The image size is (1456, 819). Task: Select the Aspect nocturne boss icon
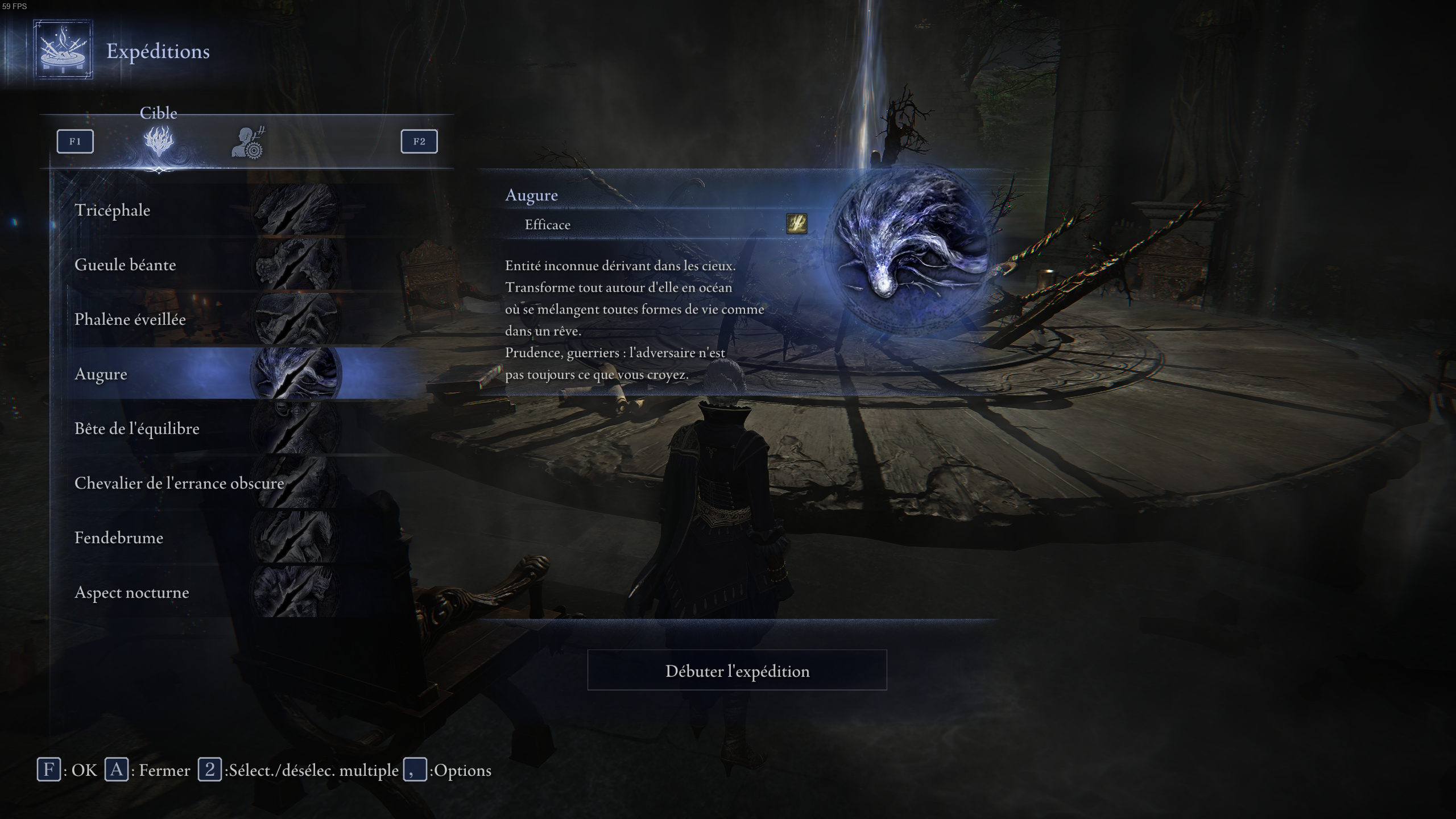pos(296,592)
